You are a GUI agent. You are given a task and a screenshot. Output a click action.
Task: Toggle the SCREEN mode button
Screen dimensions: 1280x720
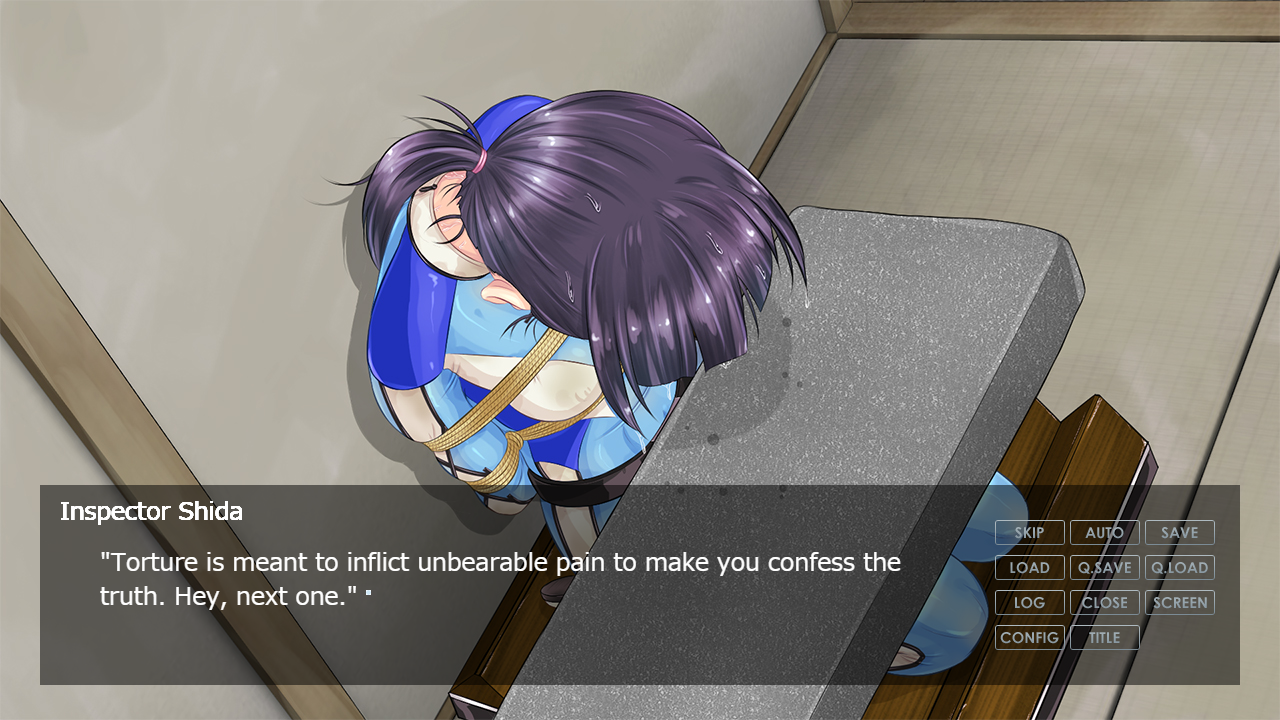1179,603
